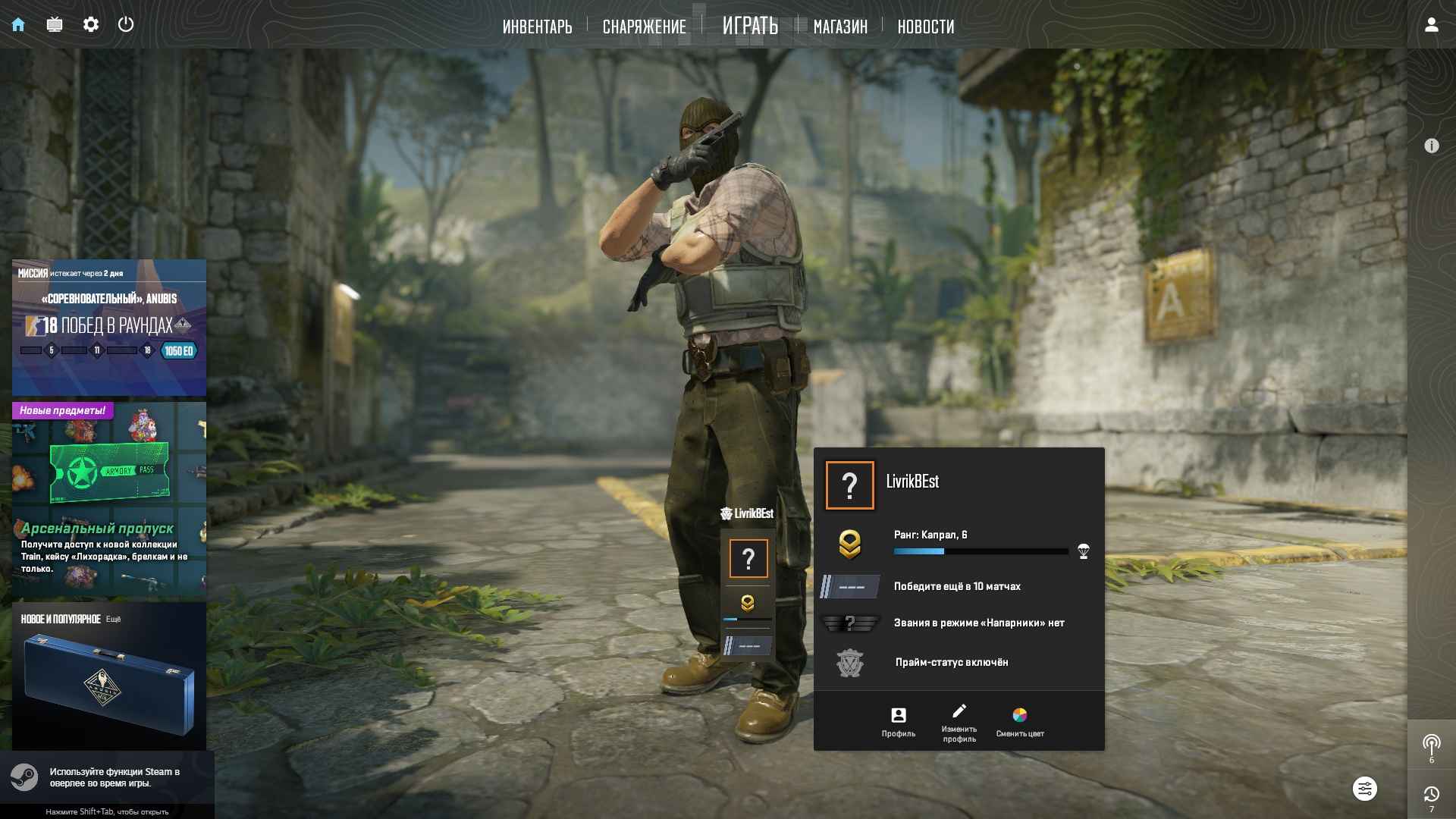Click the info icon on right sidebar
Screen dimensions: 1456x819
tap(1431, 146)
